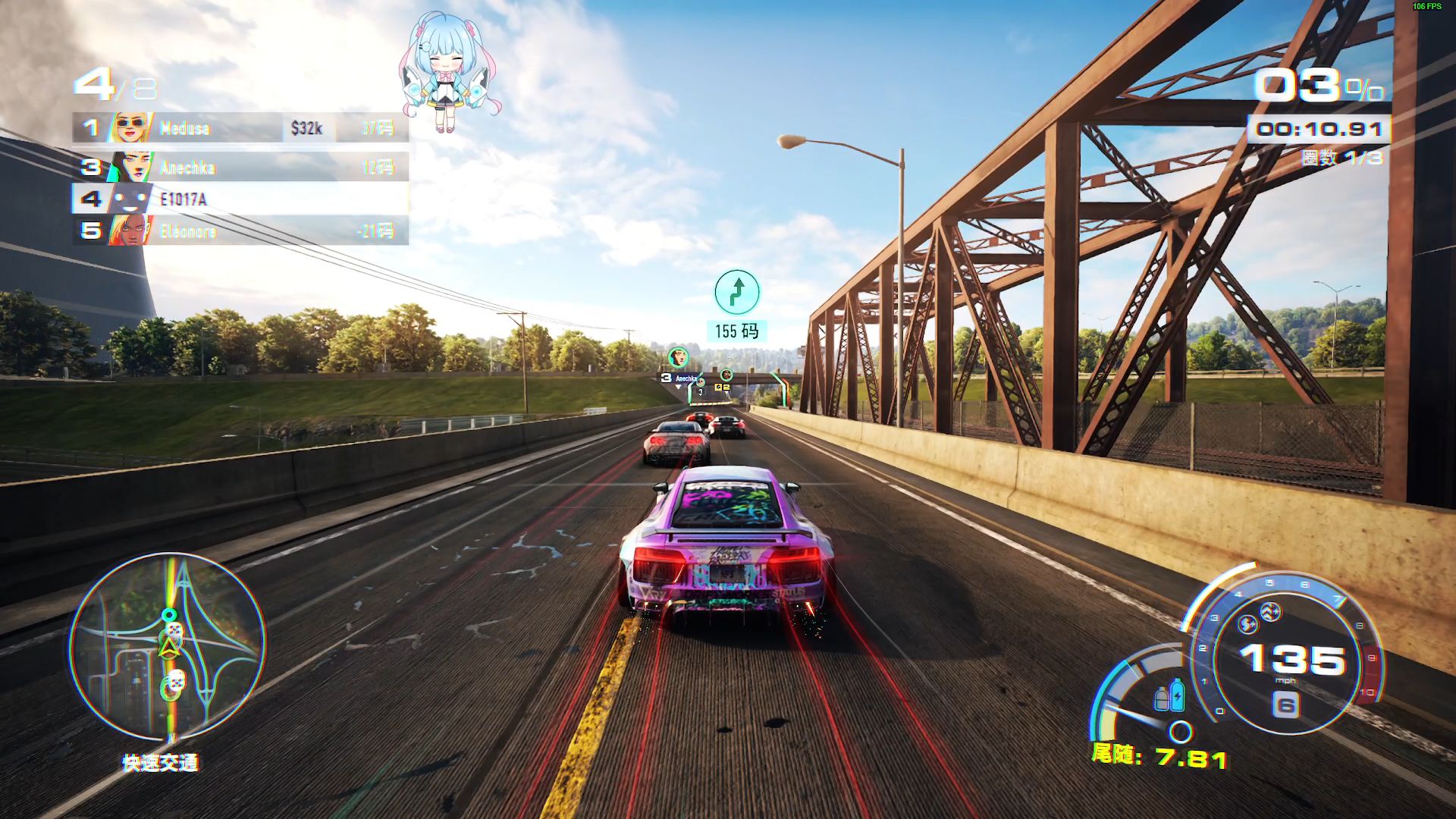Click the highlighted E1017A player row
The image size is (1456, 819).
coord(240,199)
